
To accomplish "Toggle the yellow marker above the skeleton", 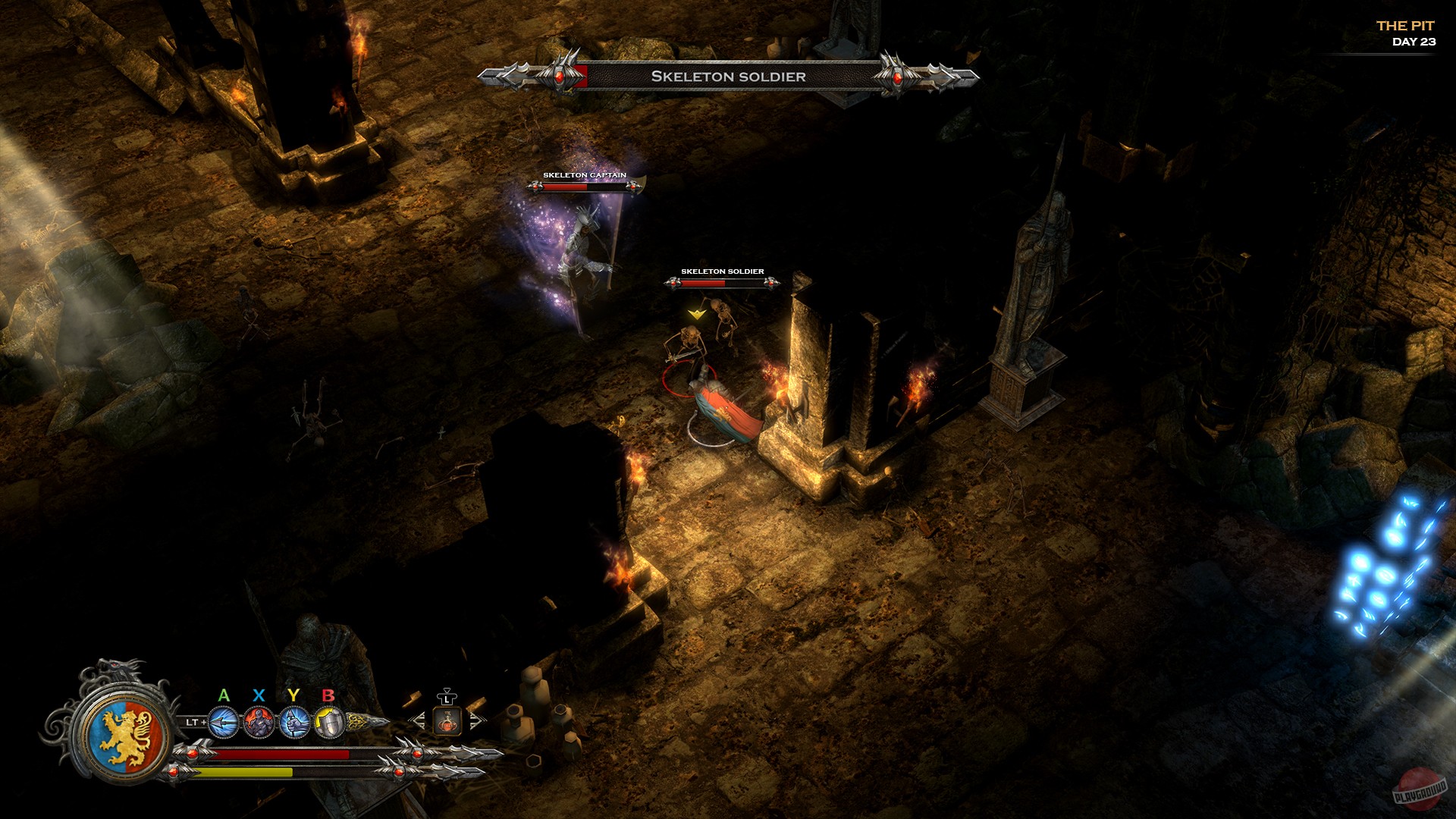I will 696,312.
